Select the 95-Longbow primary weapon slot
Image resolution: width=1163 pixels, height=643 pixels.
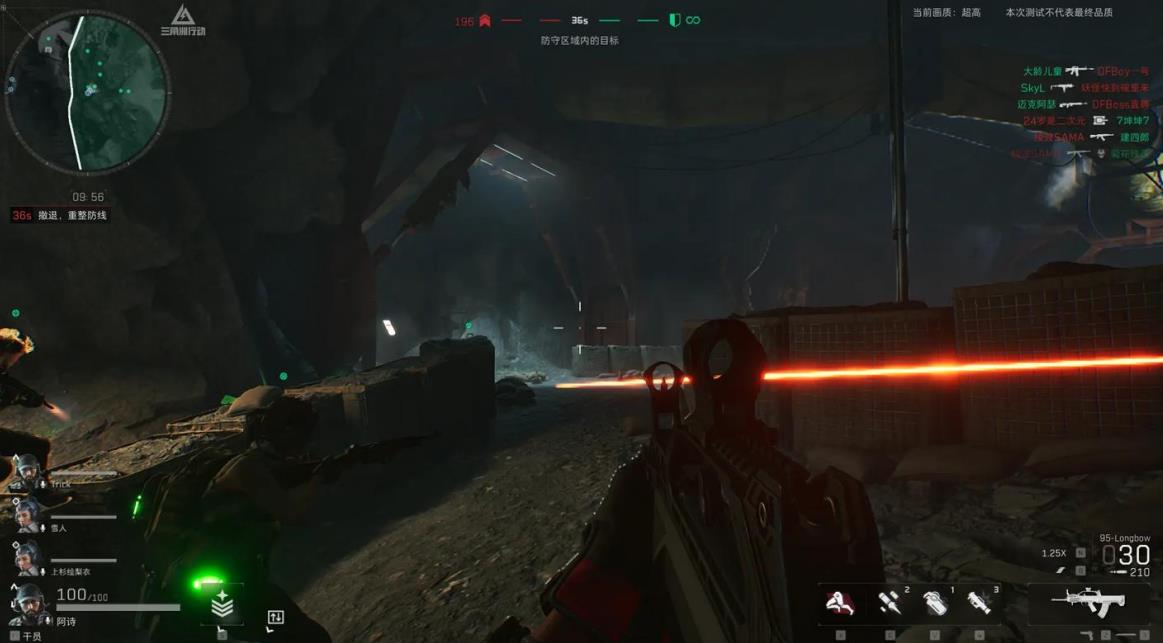pyautogui.click(x=1087, y=602)
